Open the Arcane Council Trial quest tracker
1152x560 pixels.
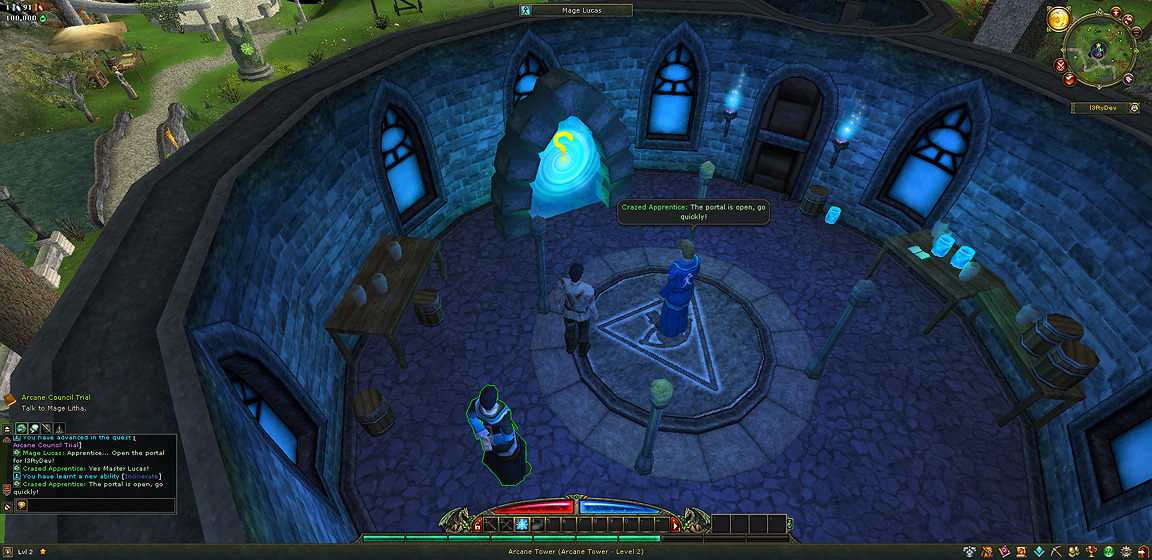coord(55,397)
